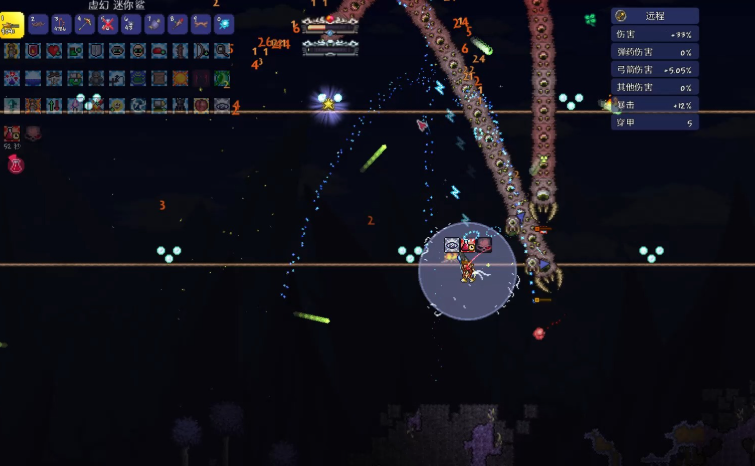Click the potion buff icon showing 52 秒
Viewport: 755px width, 466px height.
(12, 134)
